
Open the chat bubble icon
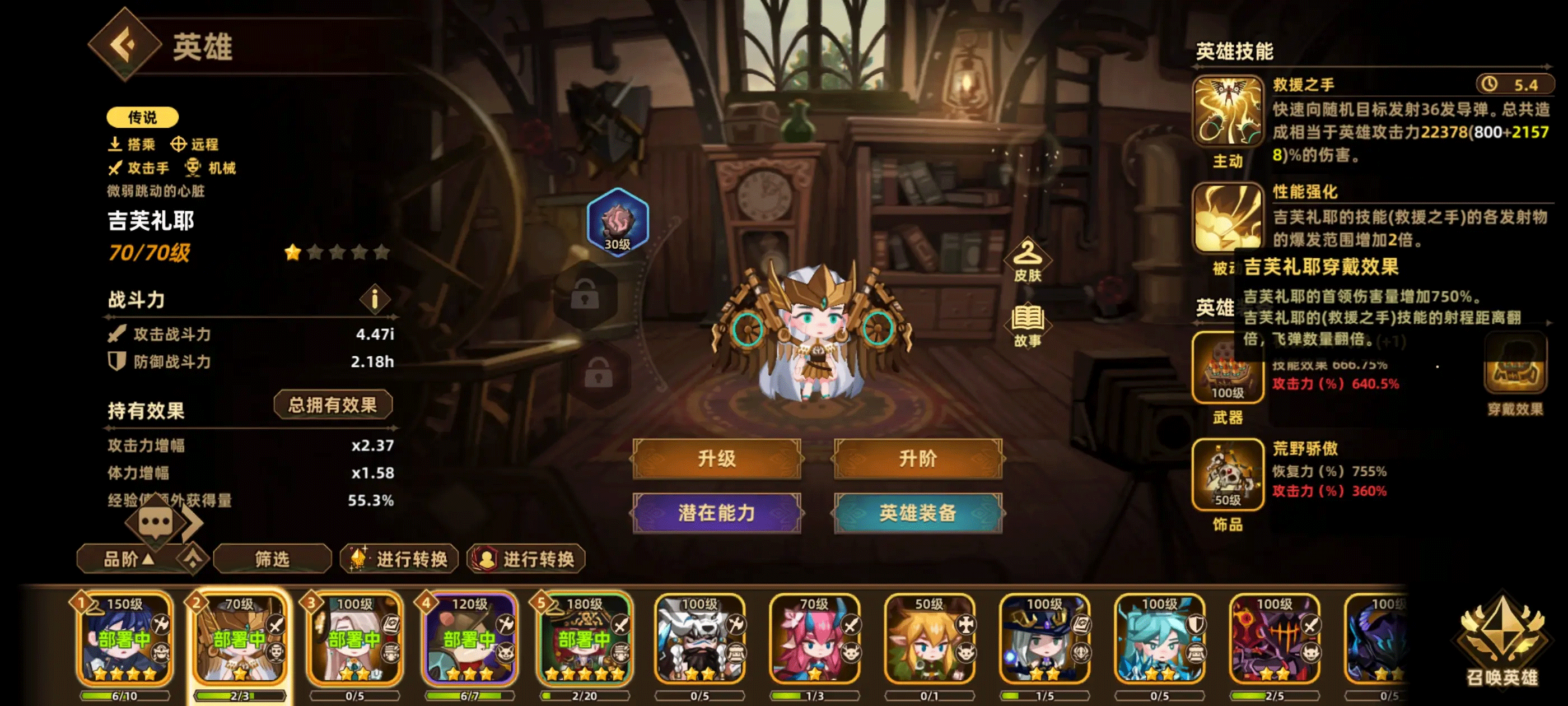tap(156, 522)
